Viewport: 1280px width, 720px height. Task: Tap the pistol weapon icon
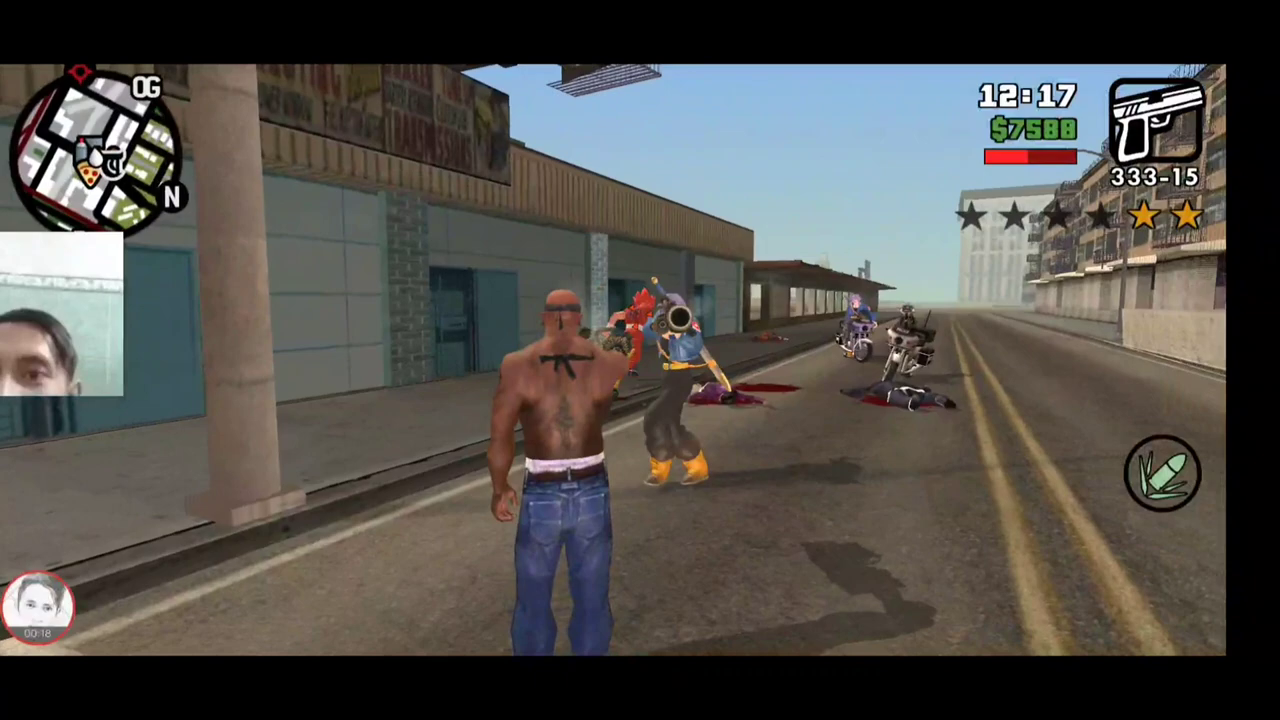coord(1157,120)
